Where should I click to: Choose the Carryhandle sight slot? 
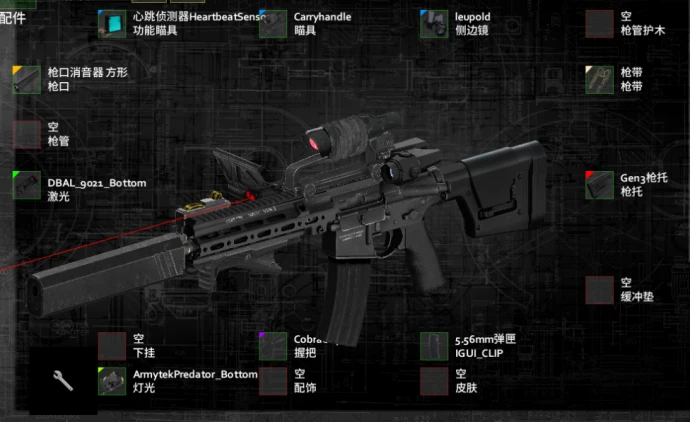[x=273, y=24]
